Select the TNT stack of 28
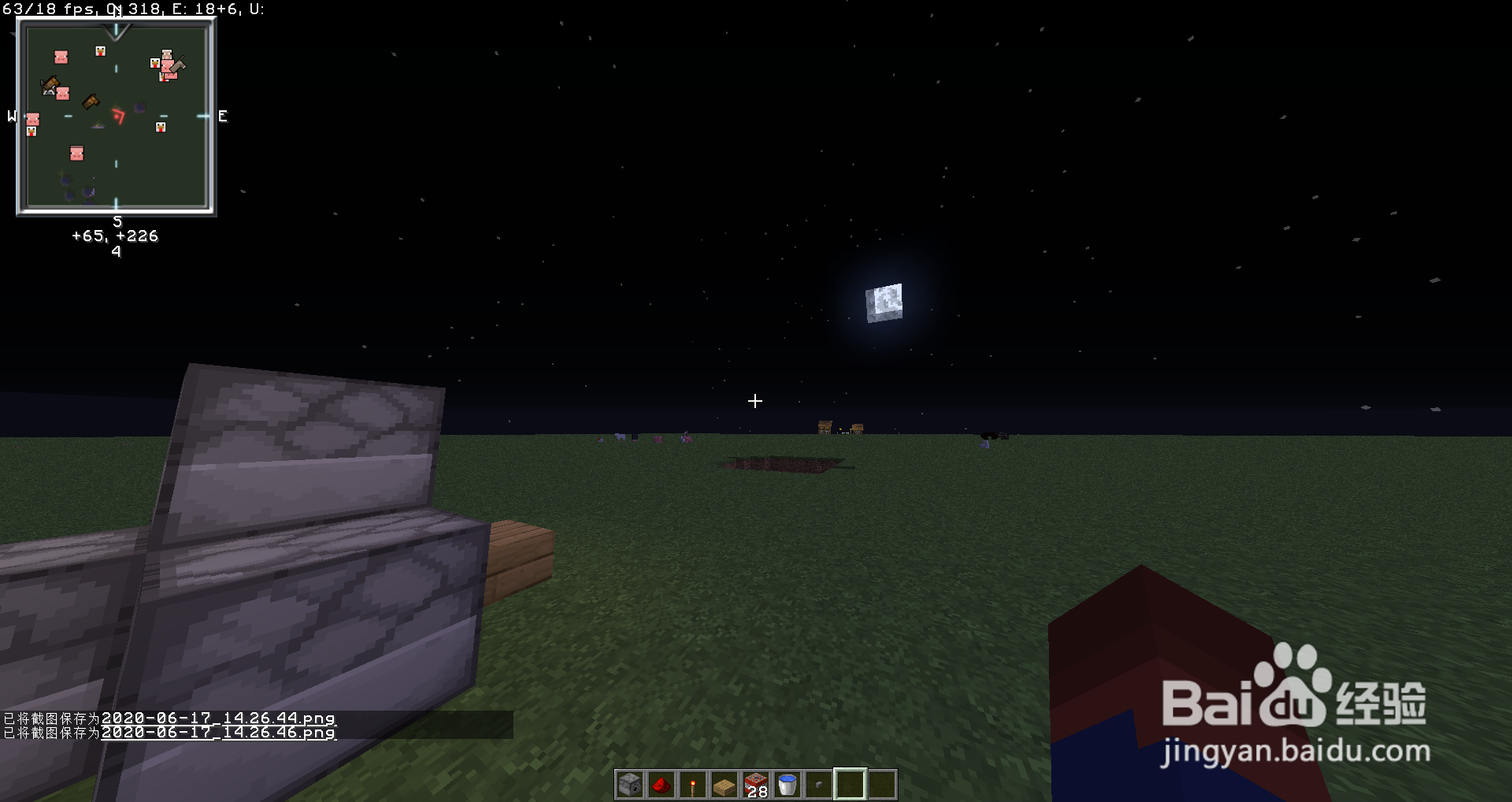Screen dimensions: 1512x802 754,784
